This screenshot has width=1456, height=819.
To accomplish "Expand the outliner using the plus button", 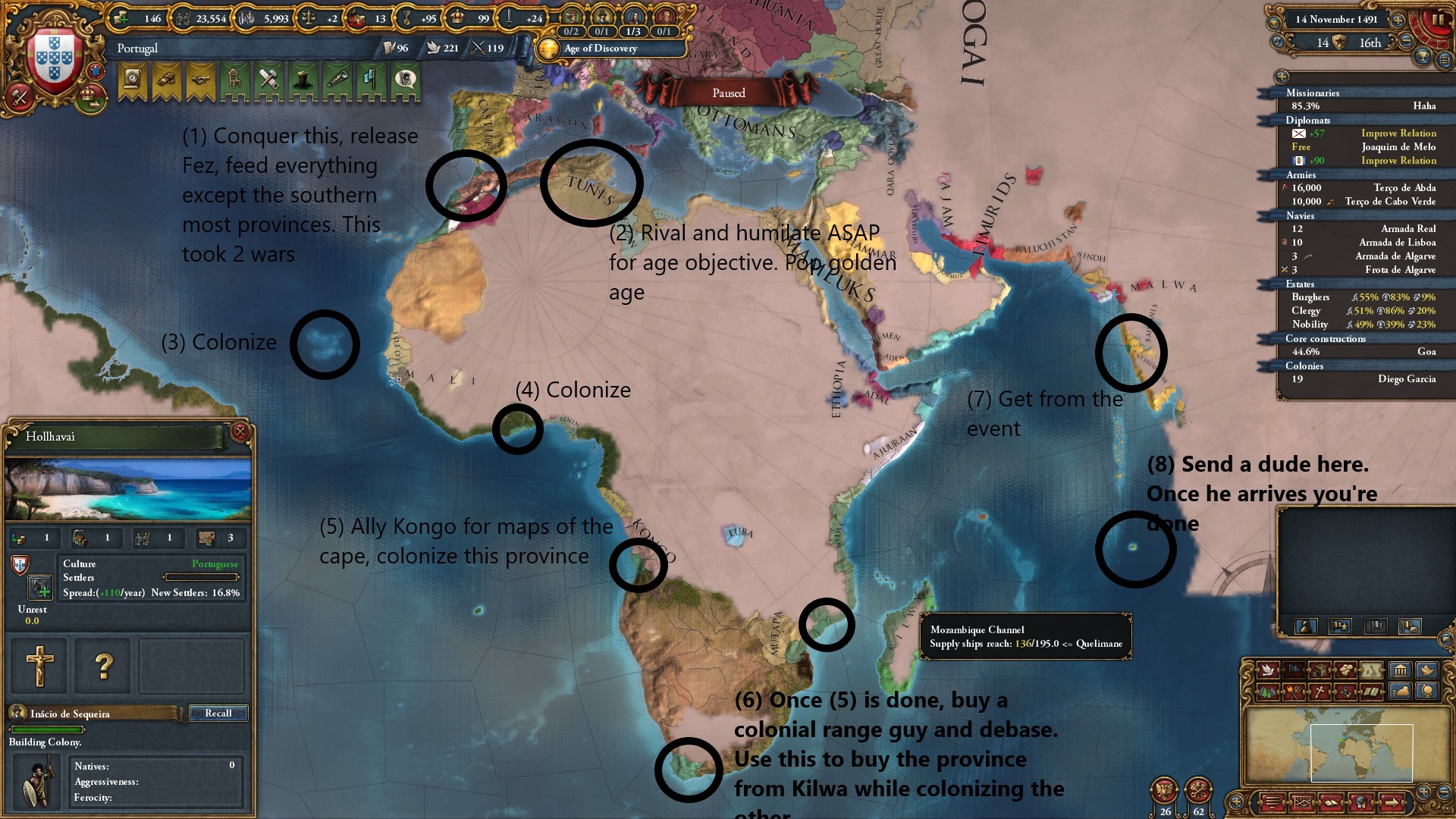I will (x=1282, y=77).
